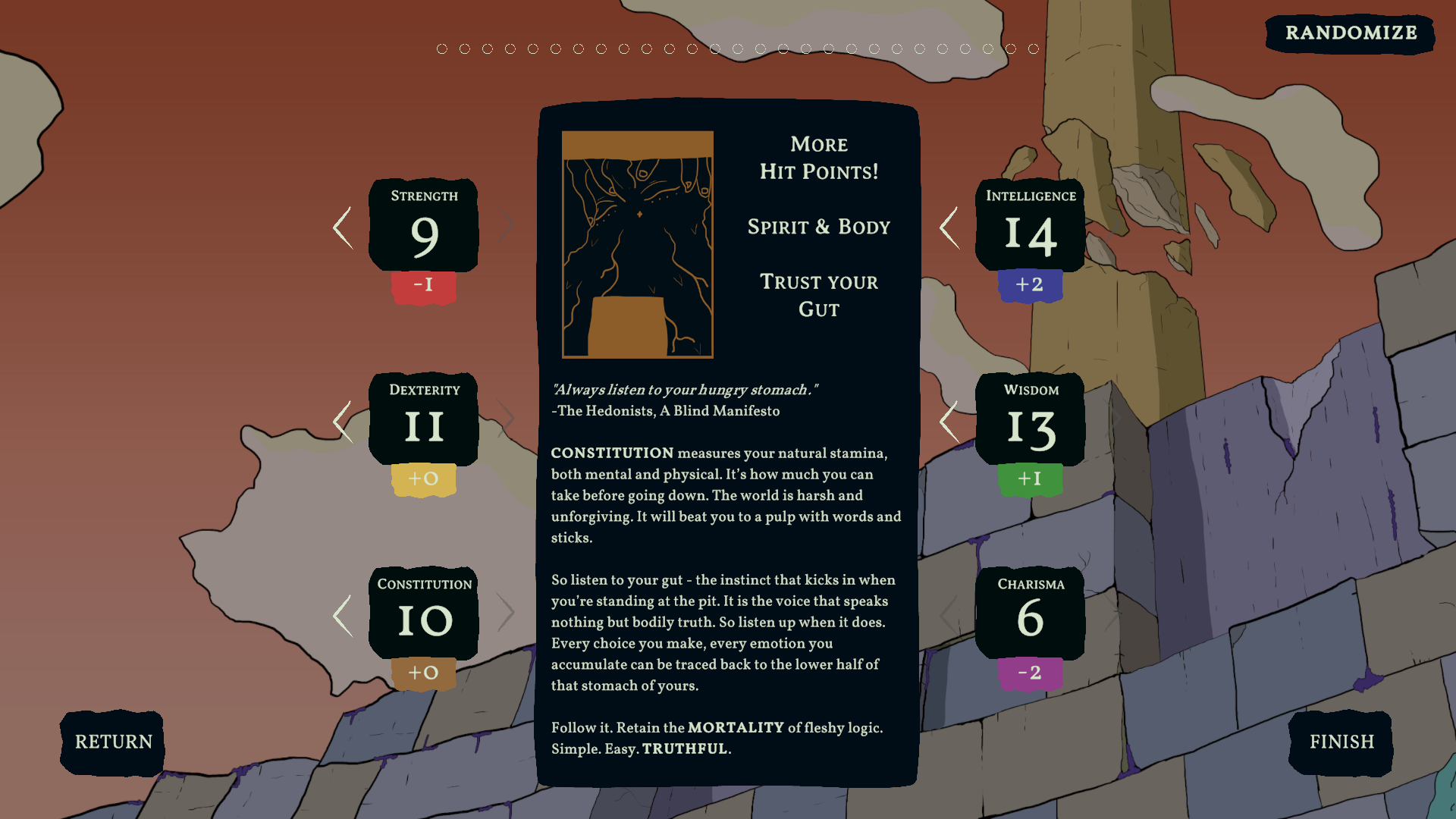Click Wisdom's +1 modifier badge
The image size is (1456, 819).
(1031, 479)
